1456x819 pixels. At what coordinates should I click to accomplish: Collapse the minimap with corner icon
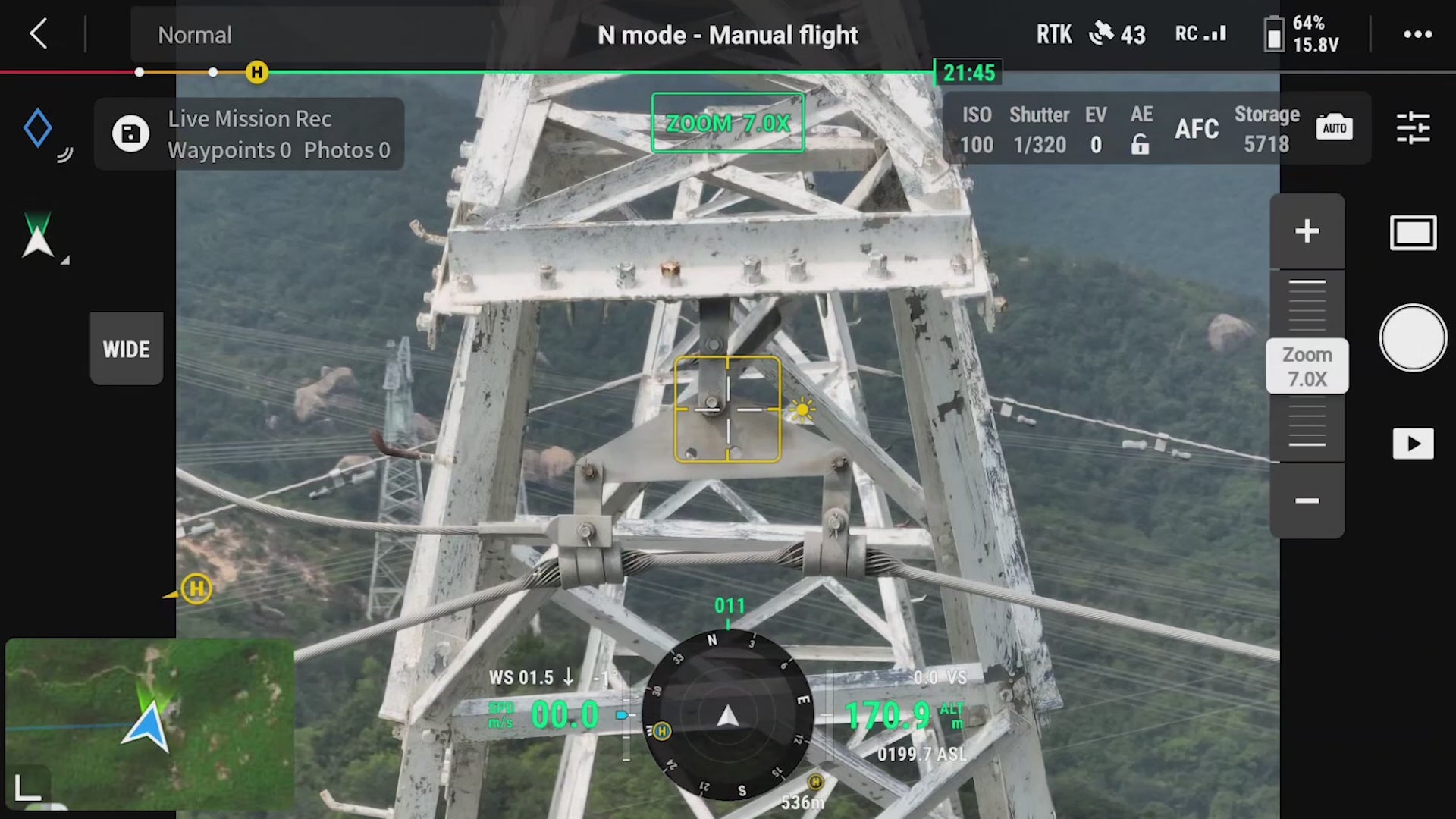28,787
